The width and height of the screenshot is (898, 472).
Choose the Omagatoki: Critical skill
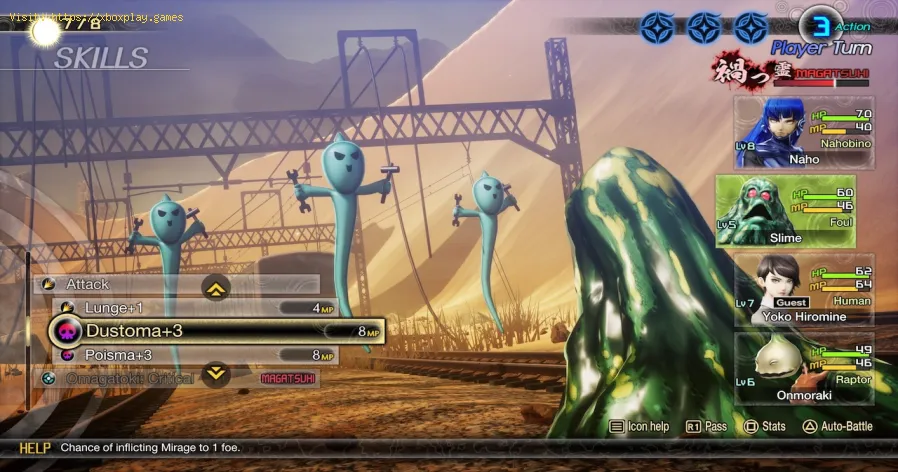pos(130,379)
